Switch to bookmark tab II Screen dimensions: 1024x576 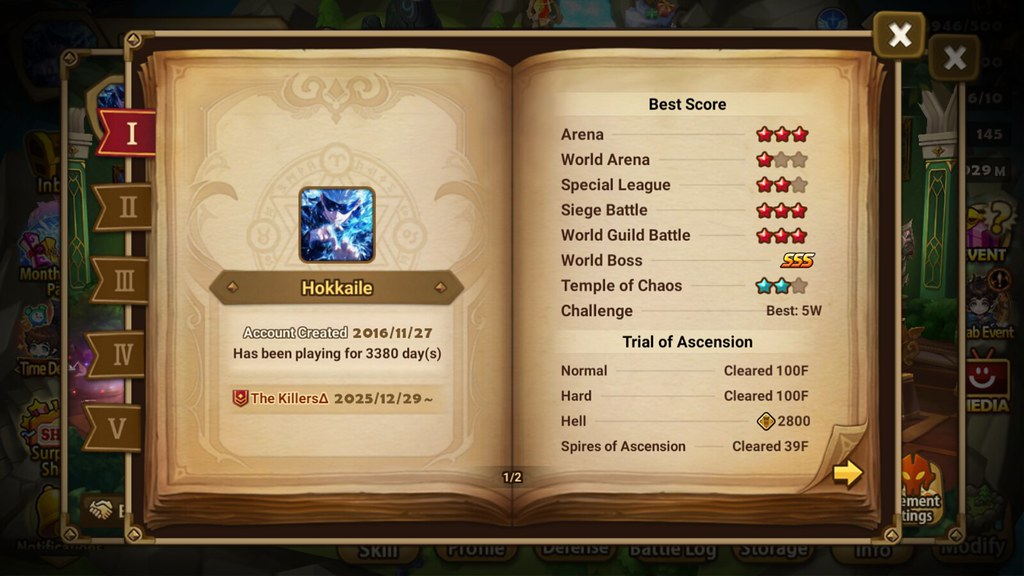[126, 207]
